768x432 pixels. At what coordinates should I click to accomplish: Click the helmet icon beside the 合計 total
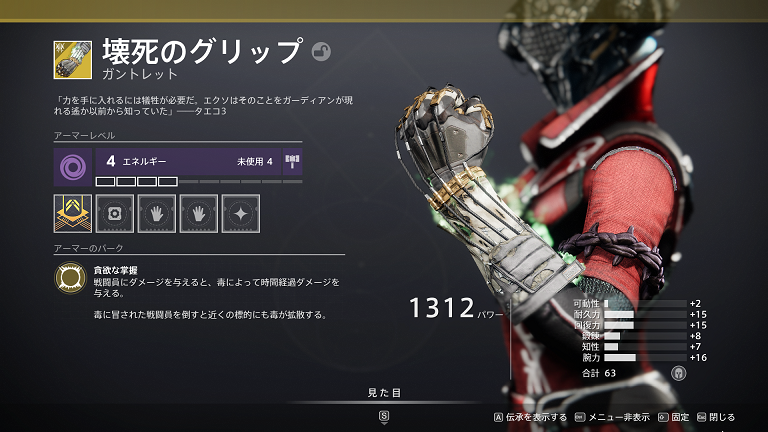coord(677,372)
